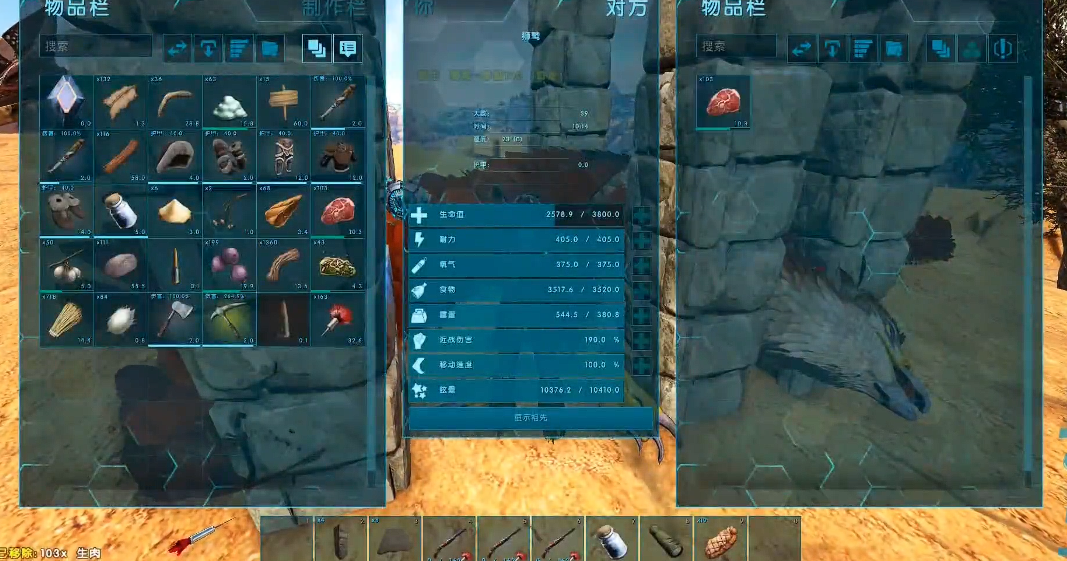Click the player inventory search box
Screen dimensions: 1067x561
click(x=96, y=46)
